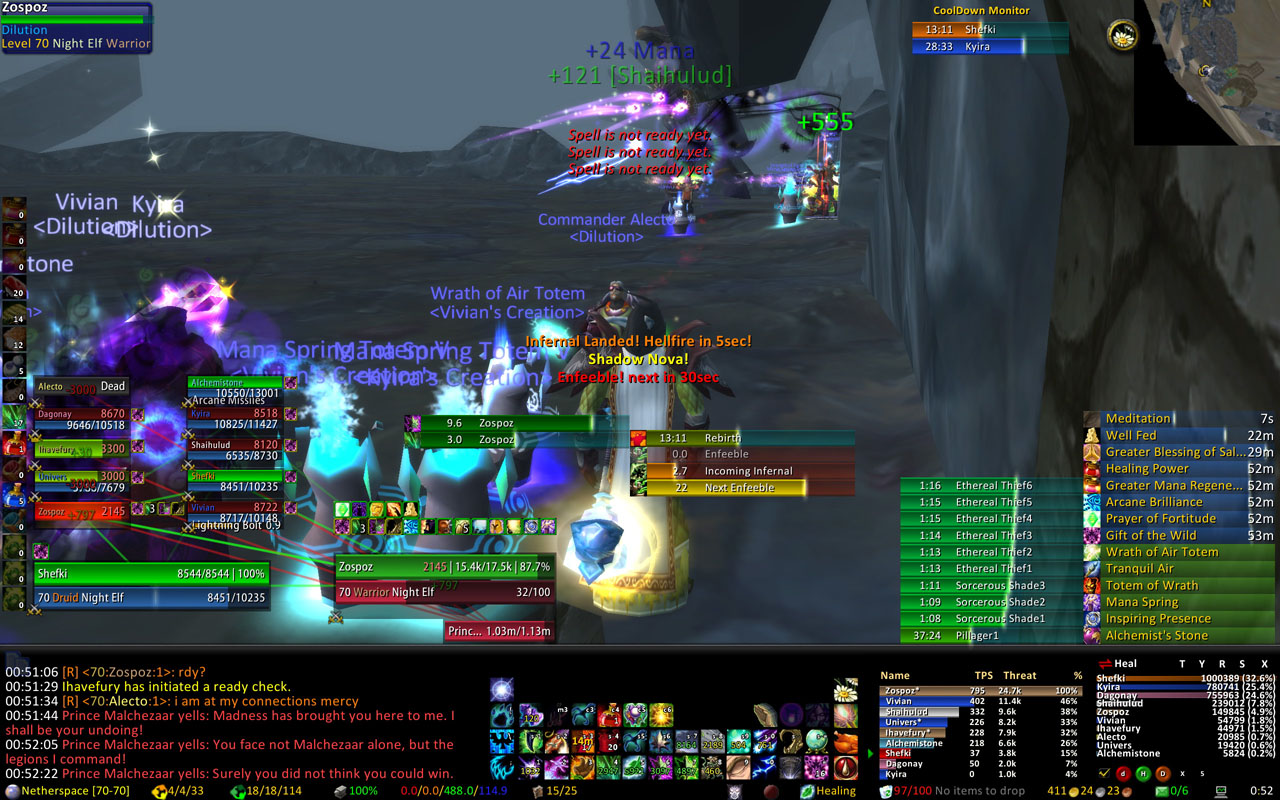Screen dimensions: 1280x800
Task: Select Kyira's raid frame
Action: click(x=235, y=418)
